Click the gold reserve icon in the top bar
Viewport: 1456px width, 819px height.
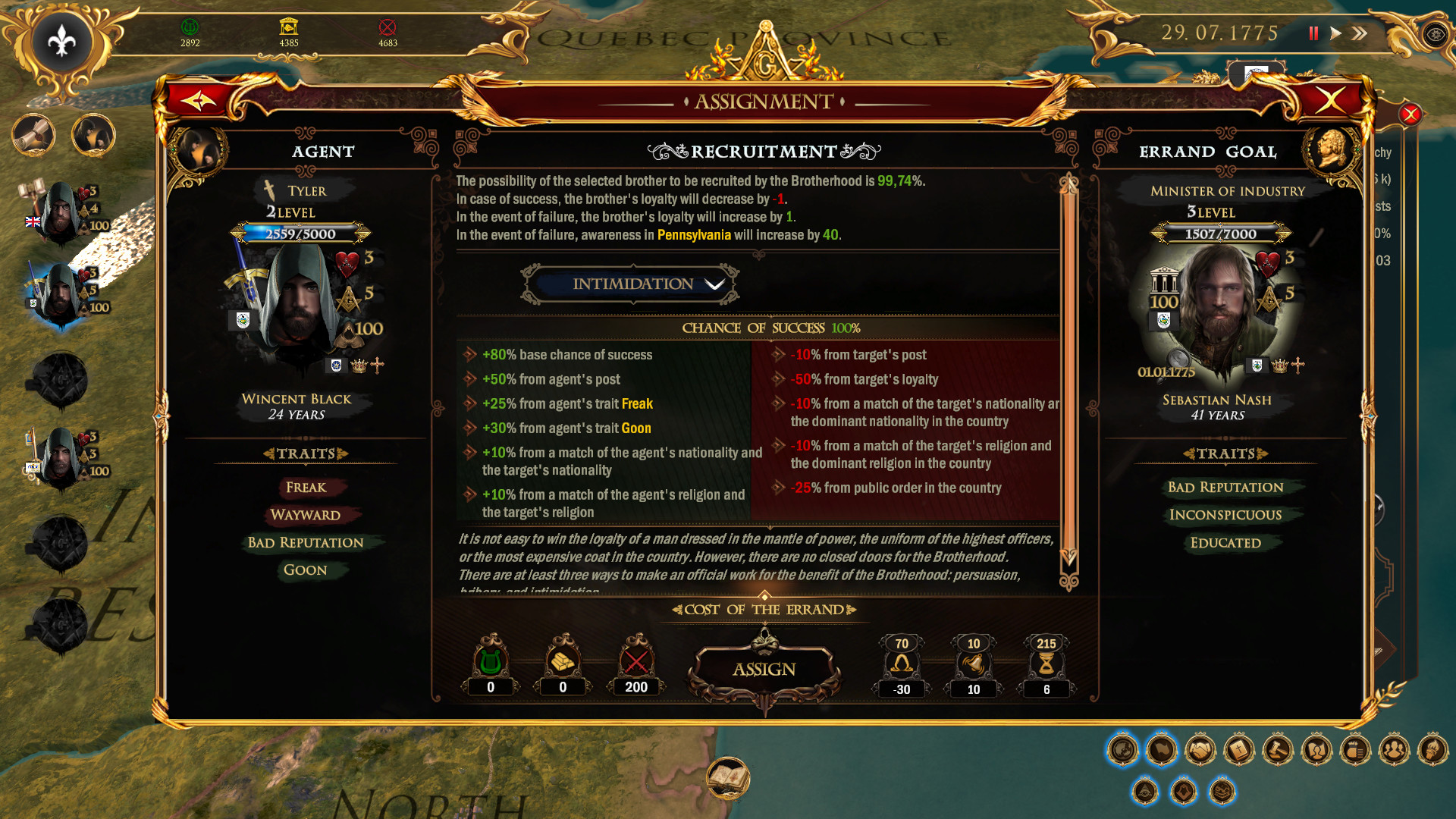pos(290,27)
